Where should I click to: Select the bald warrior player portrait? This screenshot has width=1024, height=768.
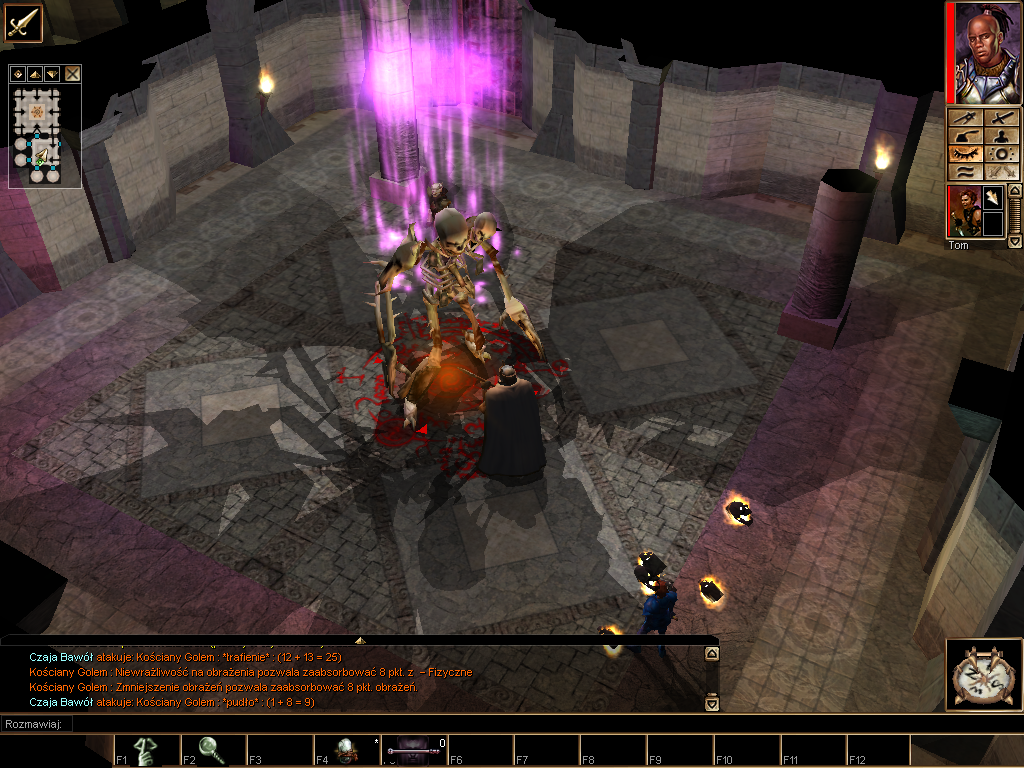point(984,52)
